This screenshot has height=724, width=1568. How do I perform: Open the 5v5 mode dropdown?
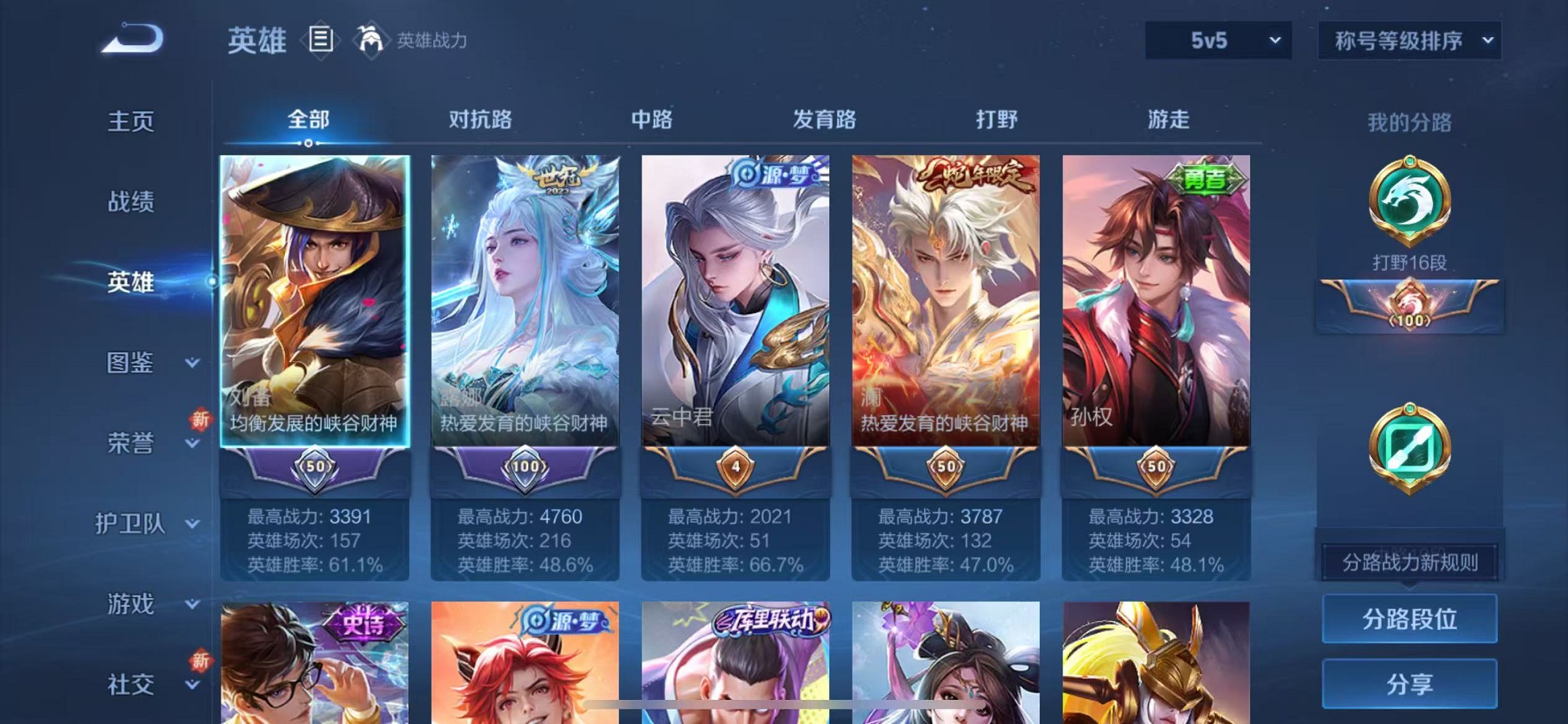[1217, 42]
